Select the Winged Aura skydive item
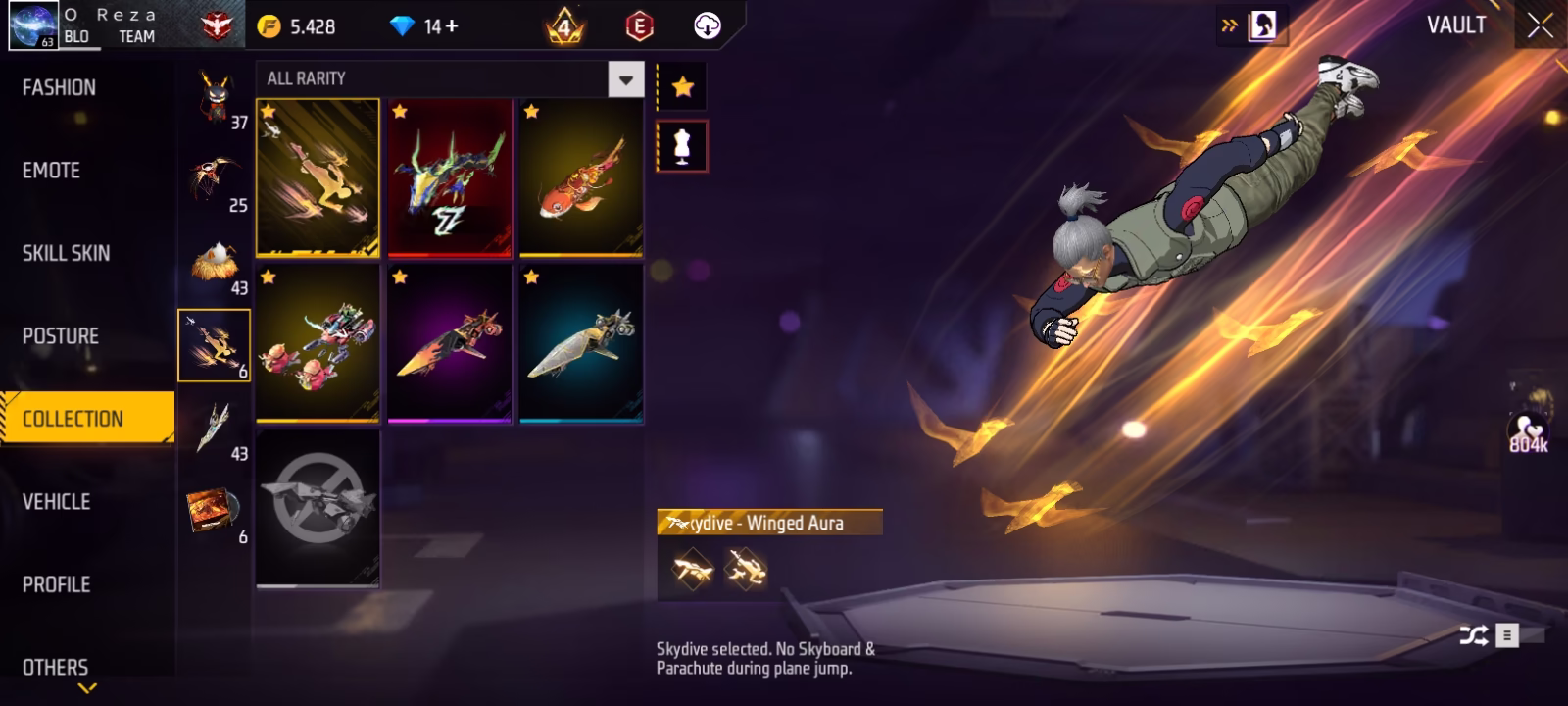Viewport: 1568px width, 706px height. click(318, 177)
